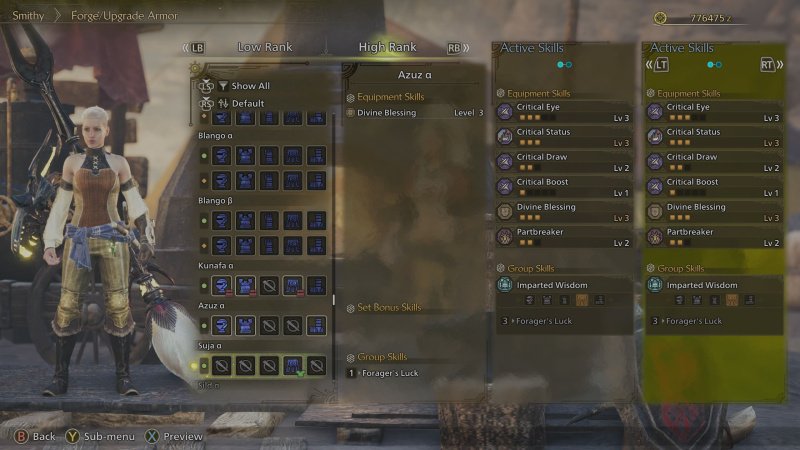This screenshot has width=800, height=450.
Task: Click Forager's Luck in the Azuz α panel
Action: pyautogui.click(x=390, y=373)
